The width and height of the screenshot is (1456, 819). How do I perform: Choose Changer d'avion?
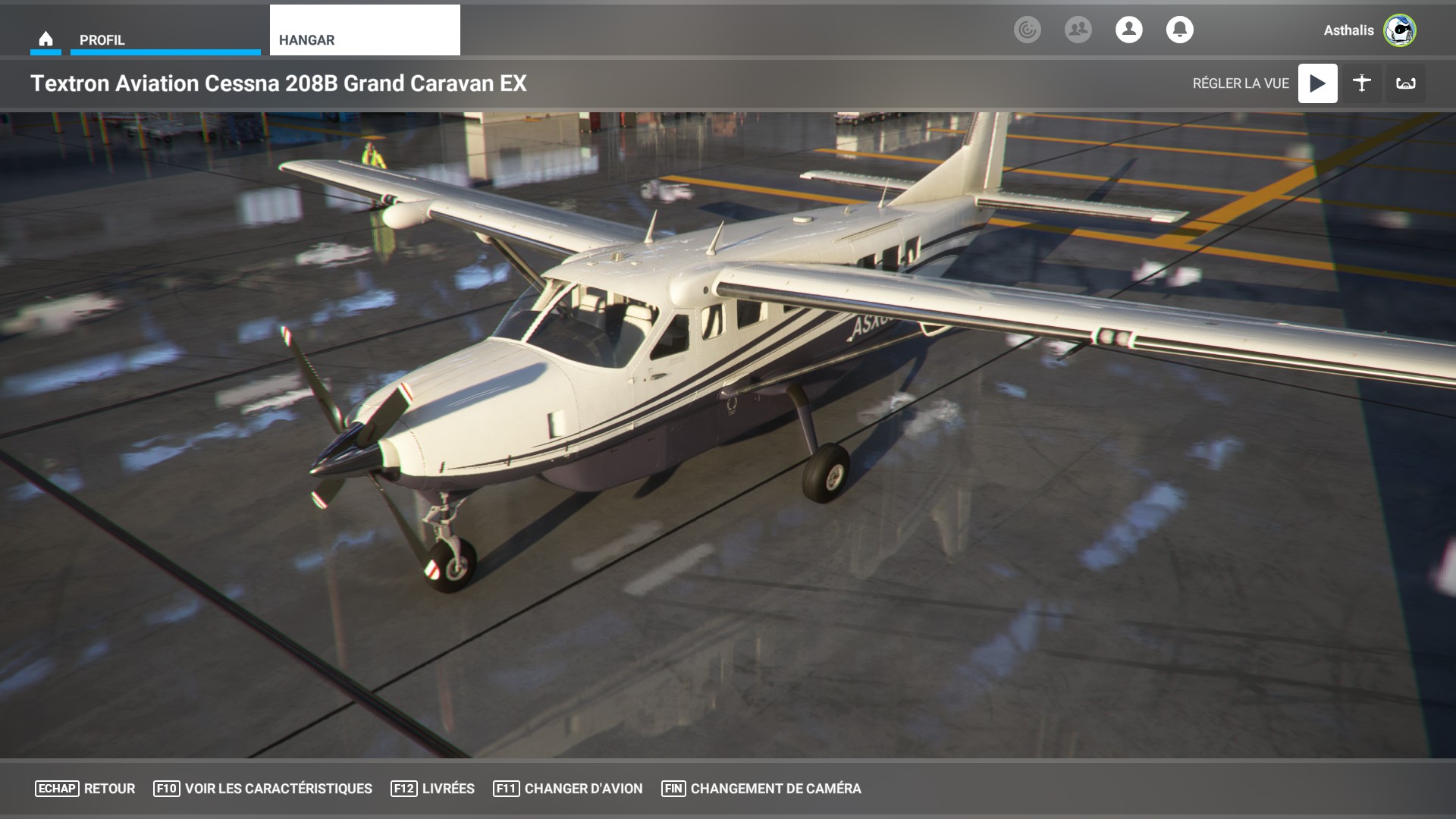pyautogui.click(x=567, y=789)
